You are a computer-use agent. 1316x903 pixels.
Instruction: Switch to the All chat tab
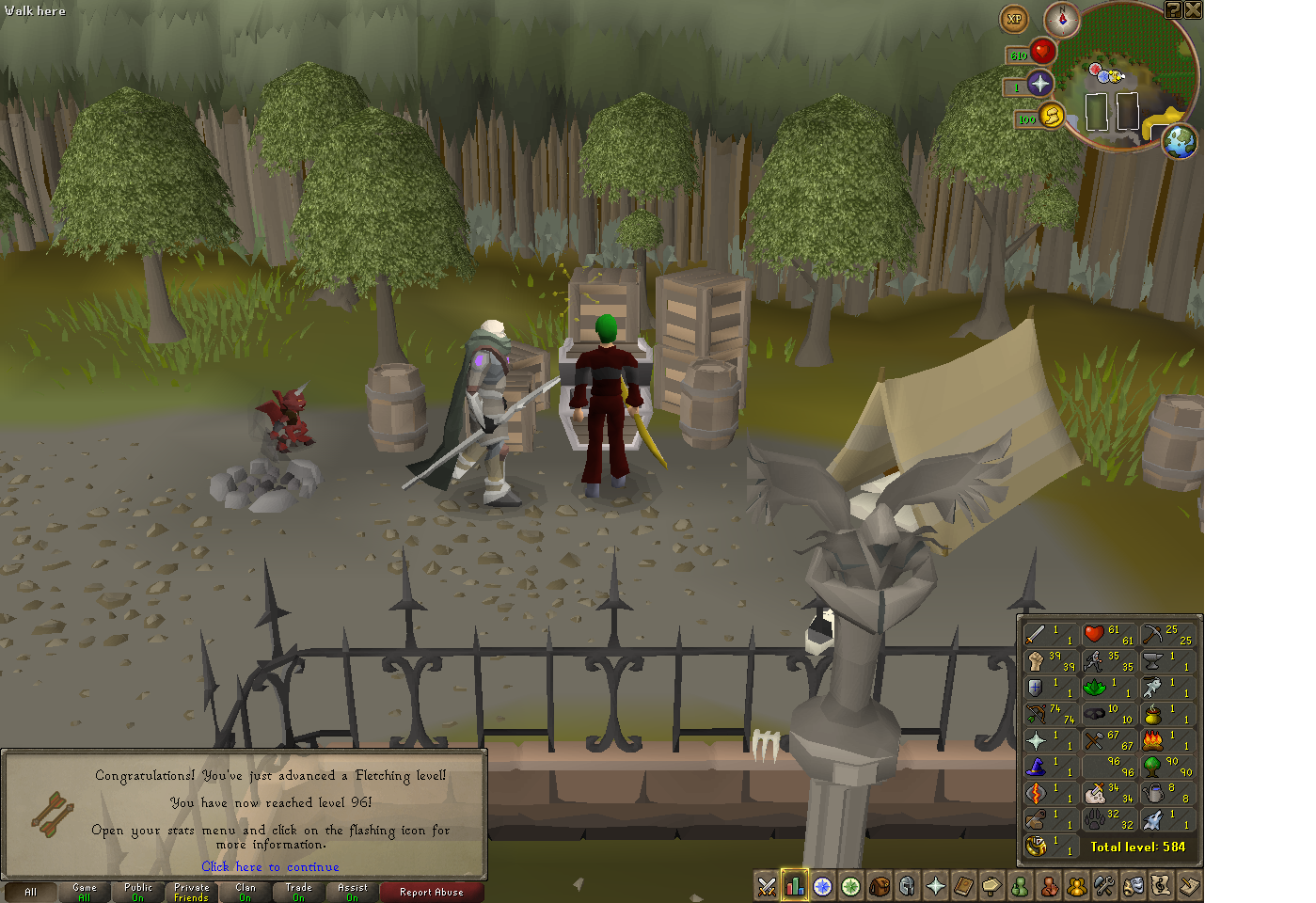pyautogui.click(x=32, y=892)
